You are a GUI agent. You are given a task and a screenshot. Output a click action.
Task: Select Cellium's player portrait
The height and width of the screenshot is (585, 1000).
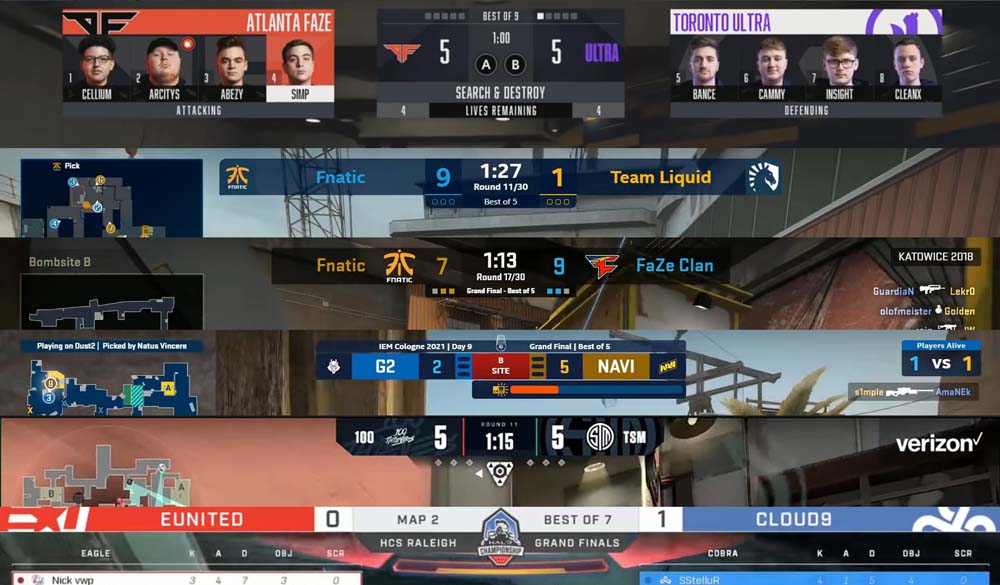[x=96, y=66]
